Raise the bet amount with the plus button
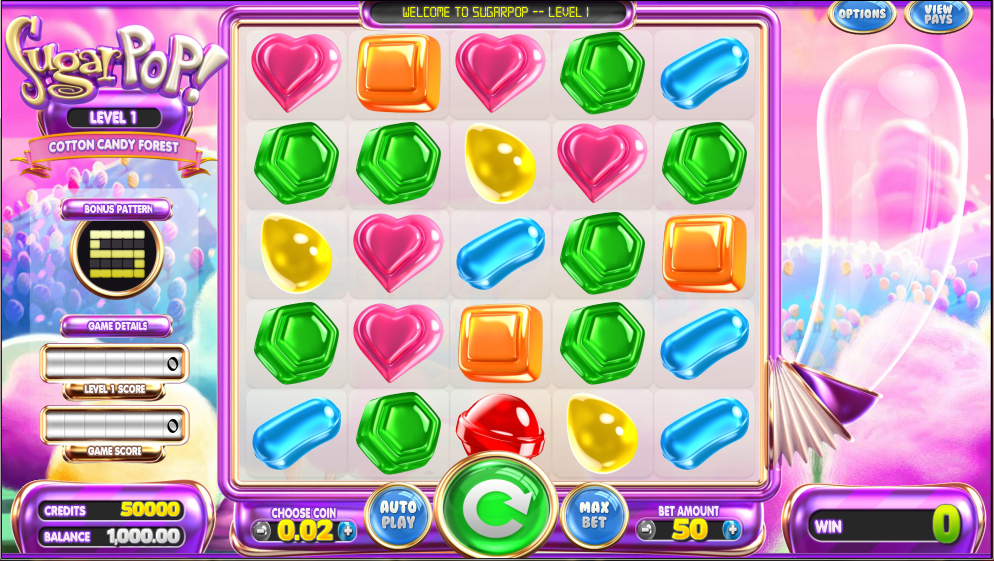Screen dimensions: 994x561 (x=731, y=529)
